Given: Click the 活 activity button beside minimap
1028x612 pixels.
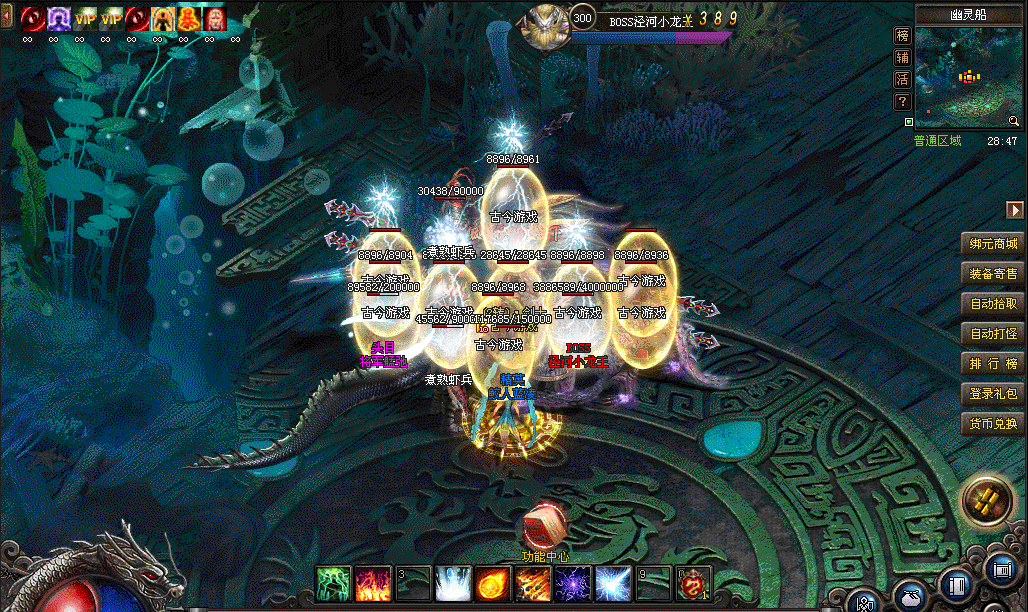Looking at the screenshot, I should click(902, 80).
